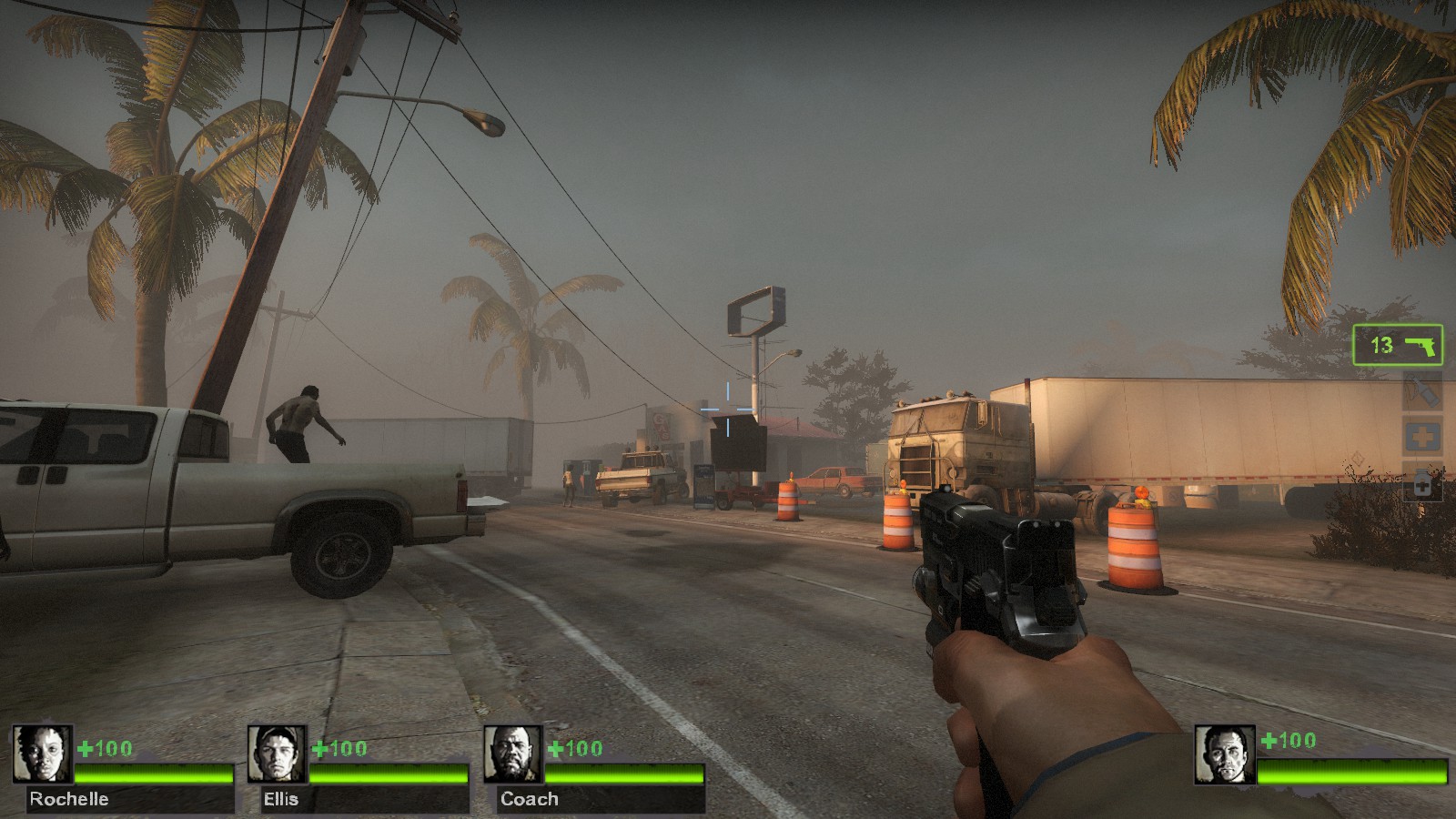Click Rochelle's teammate portrait
The width and height of the screenshot is (1456, 819).
43,753
